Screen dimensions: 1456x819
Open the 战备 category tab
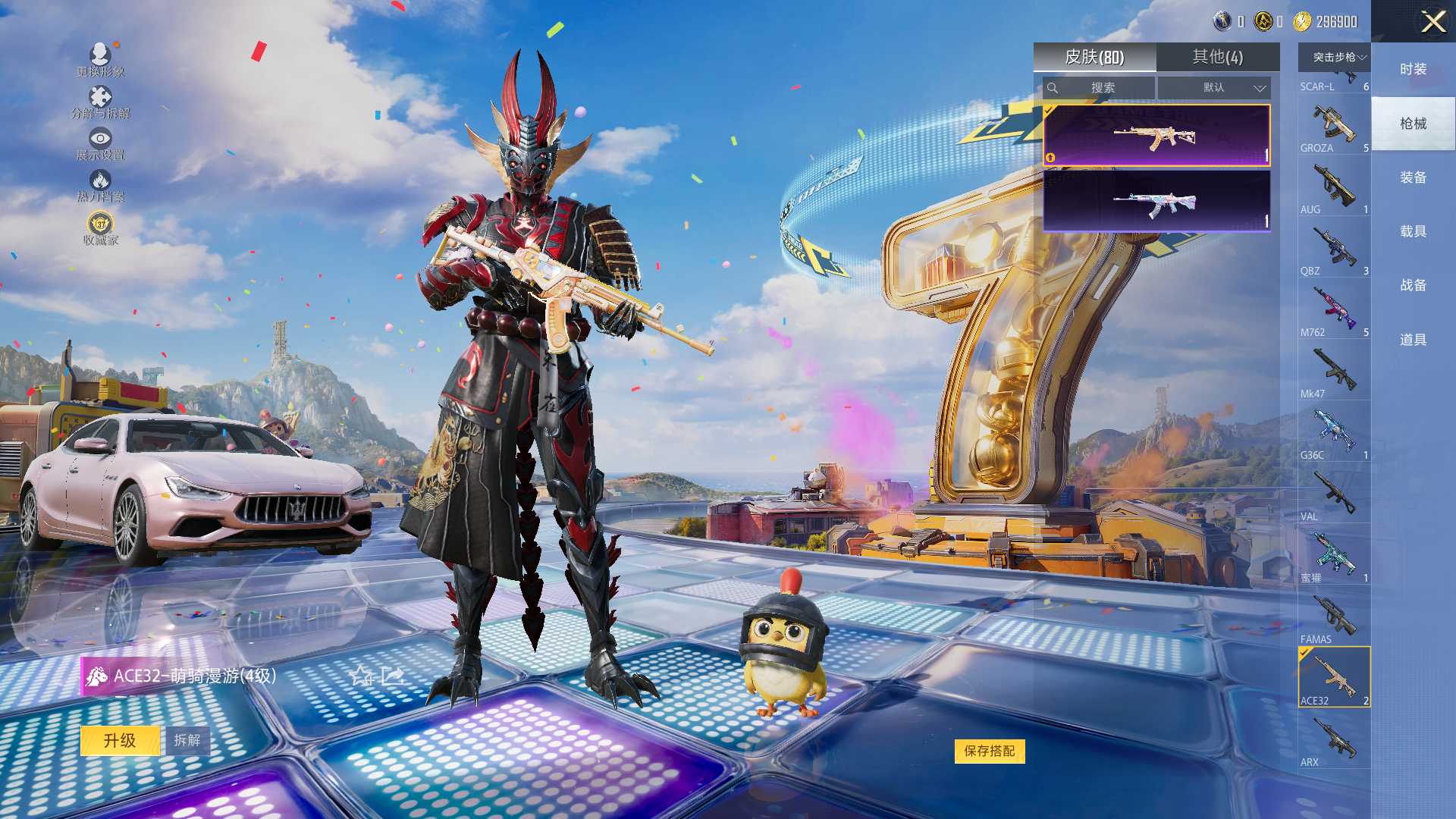(x=1413, y=285)
